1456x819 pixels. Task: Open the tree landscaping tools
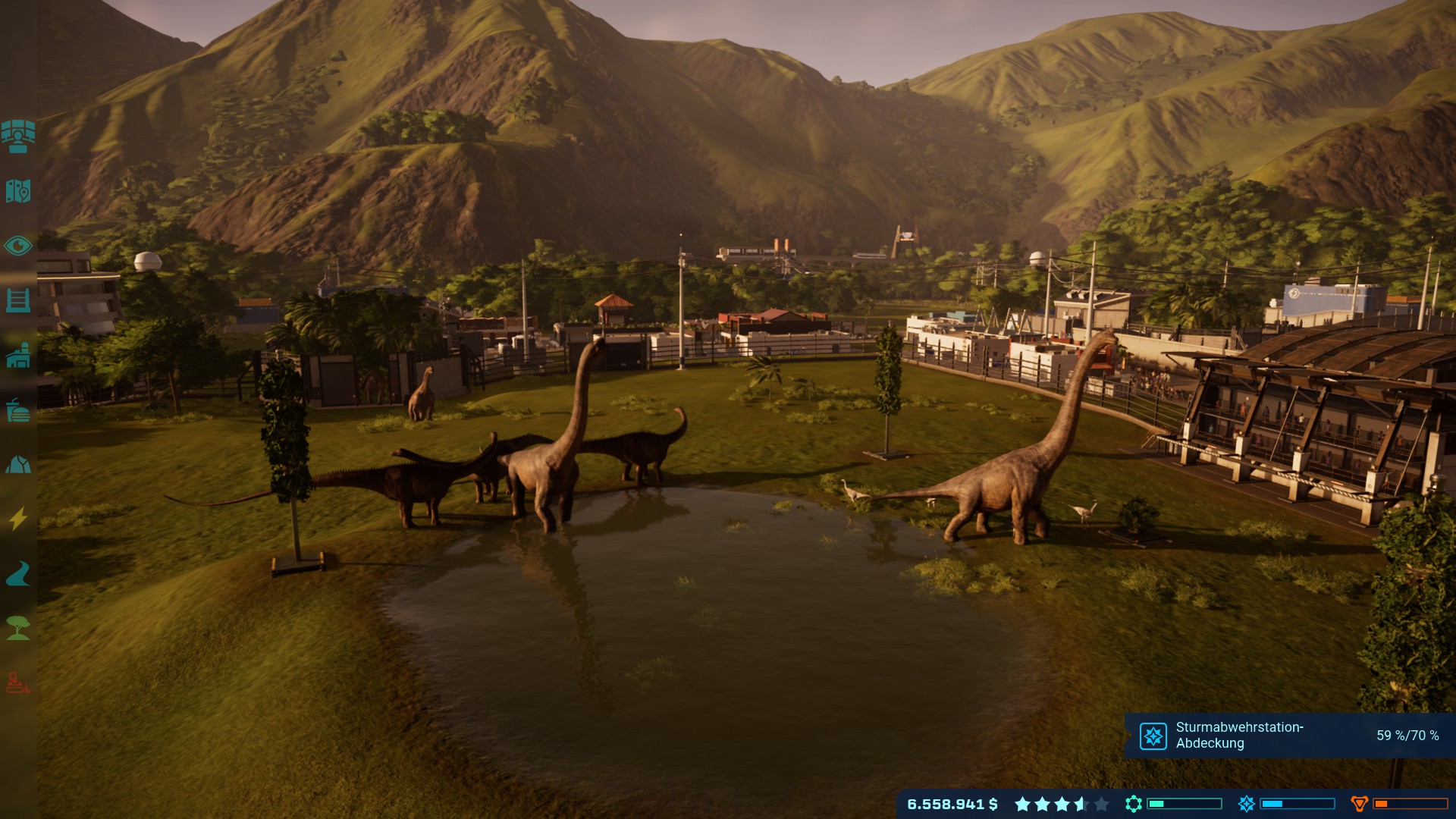(x=18, y=629)
